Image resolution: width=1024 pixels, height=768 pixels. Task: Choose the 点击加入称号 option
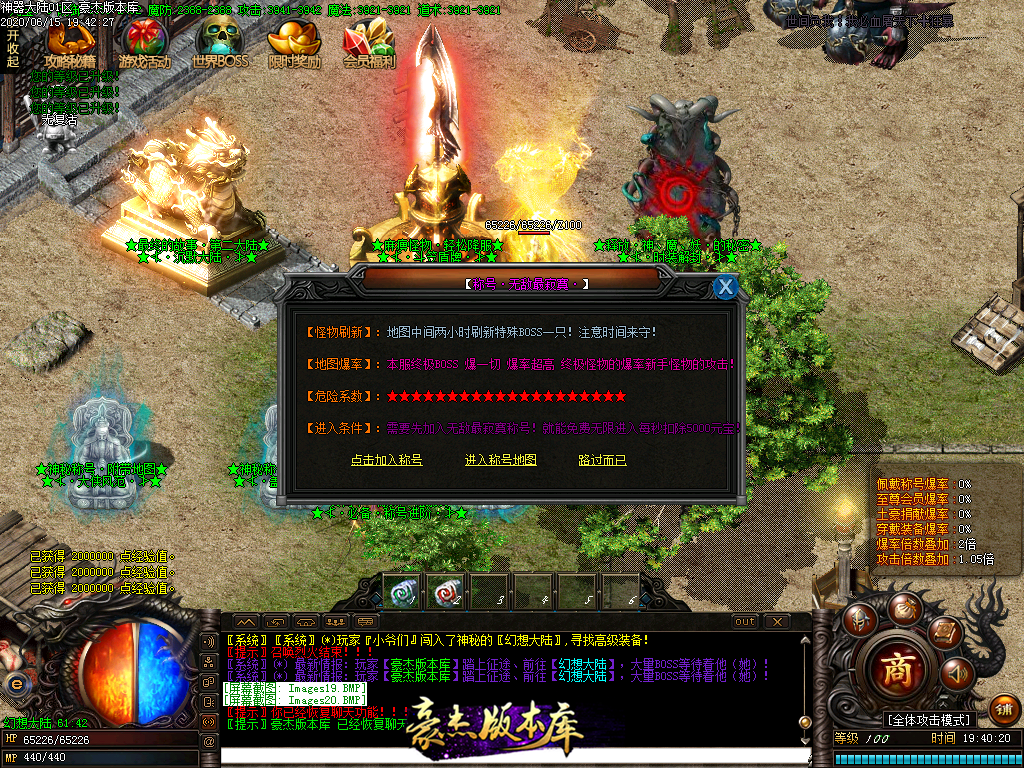point(387,460)
